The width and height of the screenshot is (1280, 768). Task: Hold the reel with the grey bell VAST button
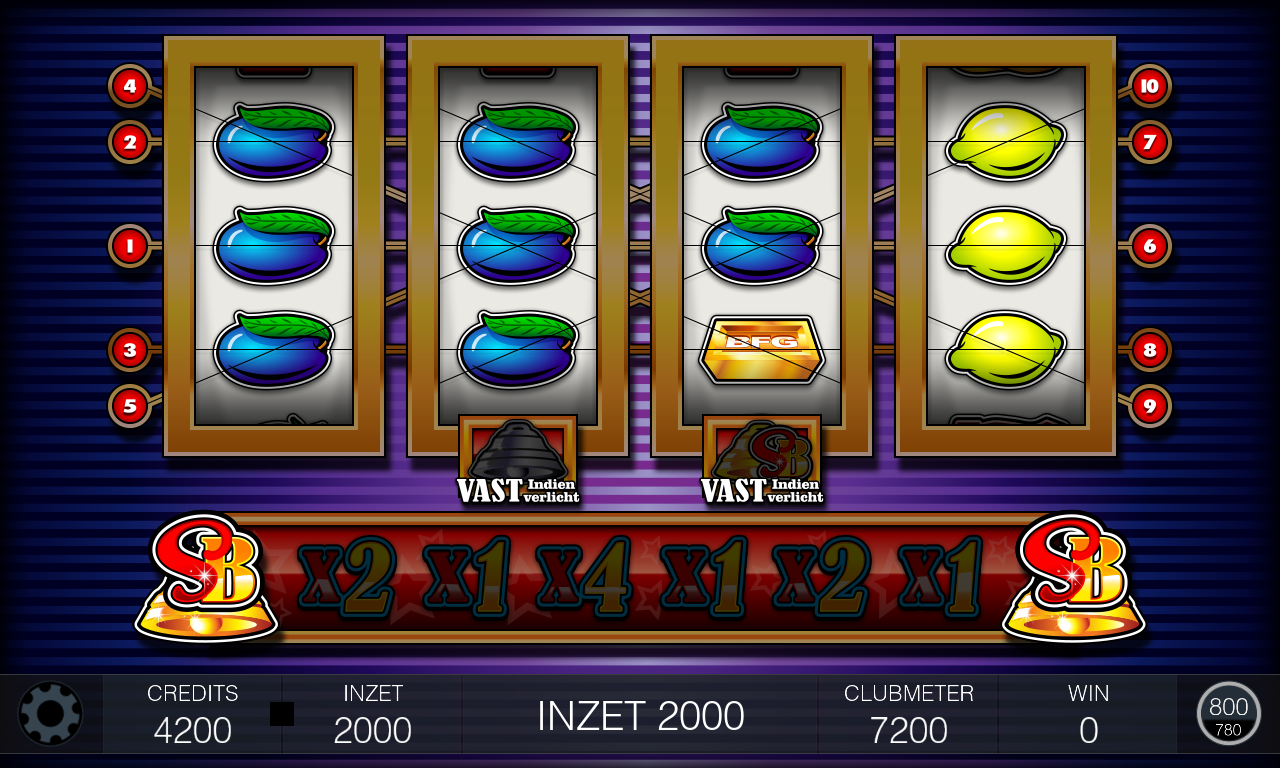[518, 460]
